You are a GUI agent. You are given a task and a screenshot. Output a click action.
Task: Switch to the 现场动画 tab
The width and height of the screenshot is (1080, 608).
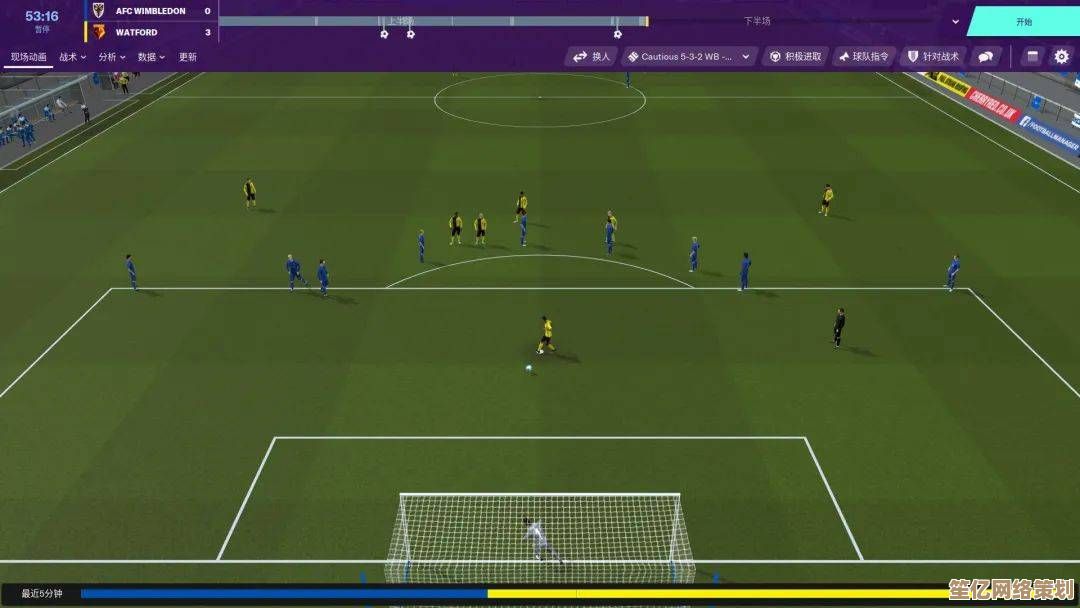28,57
